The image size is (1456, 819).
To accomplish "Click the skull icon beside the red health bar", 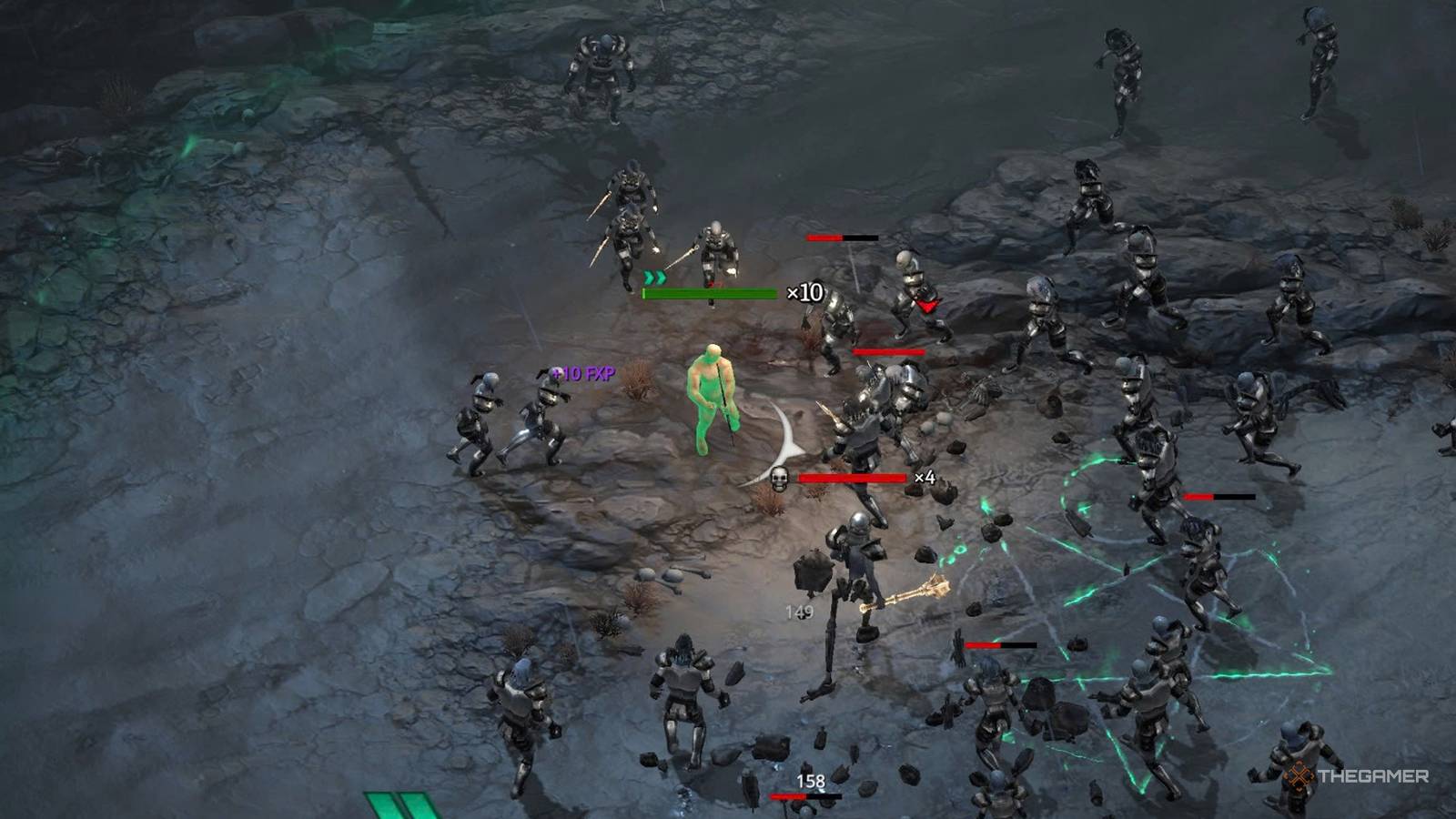I will (x=778, y=477).
